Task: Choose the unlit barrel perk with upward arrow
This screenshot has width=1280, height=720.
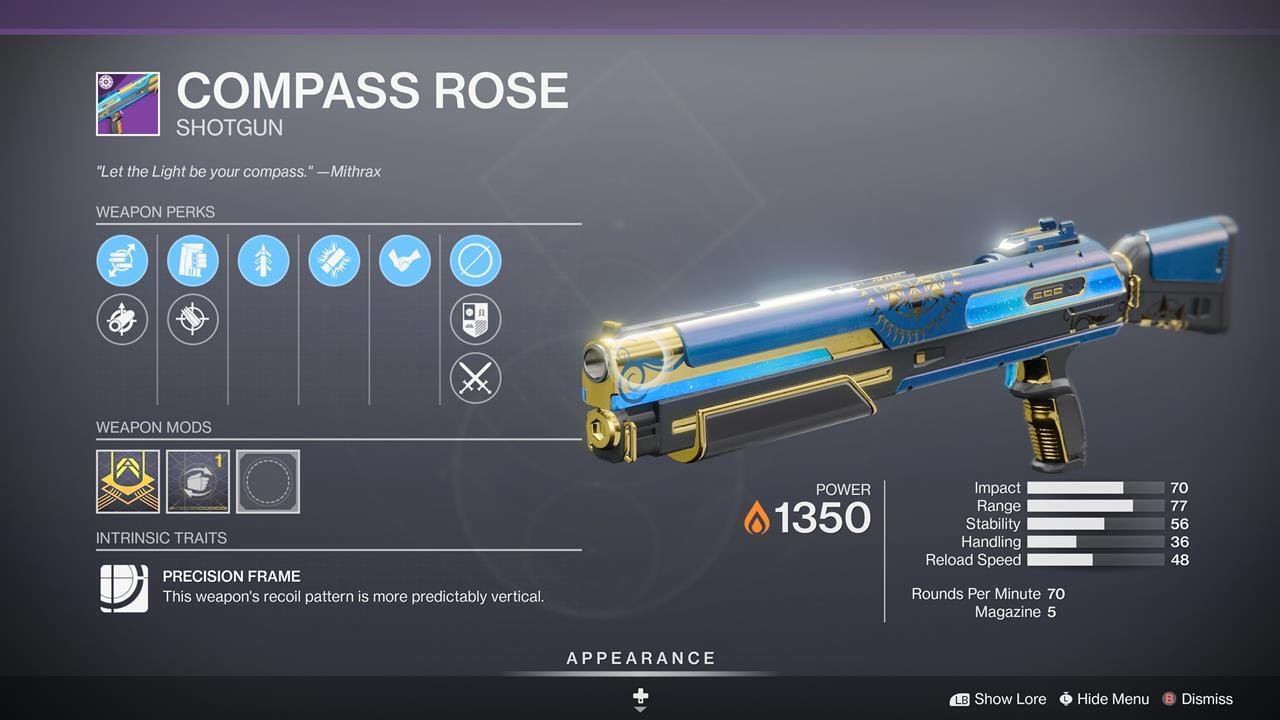Action: (122, 320)
